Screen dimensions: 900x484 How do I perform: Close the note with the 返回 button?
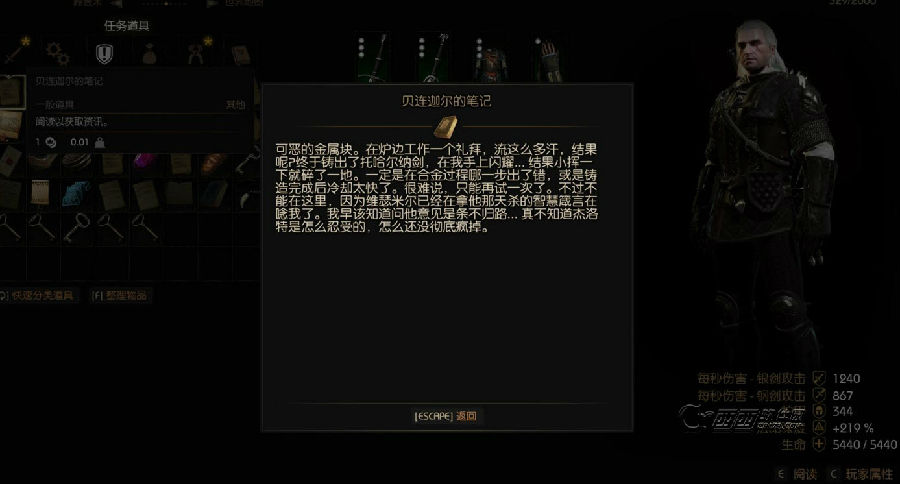coord(446,416)
